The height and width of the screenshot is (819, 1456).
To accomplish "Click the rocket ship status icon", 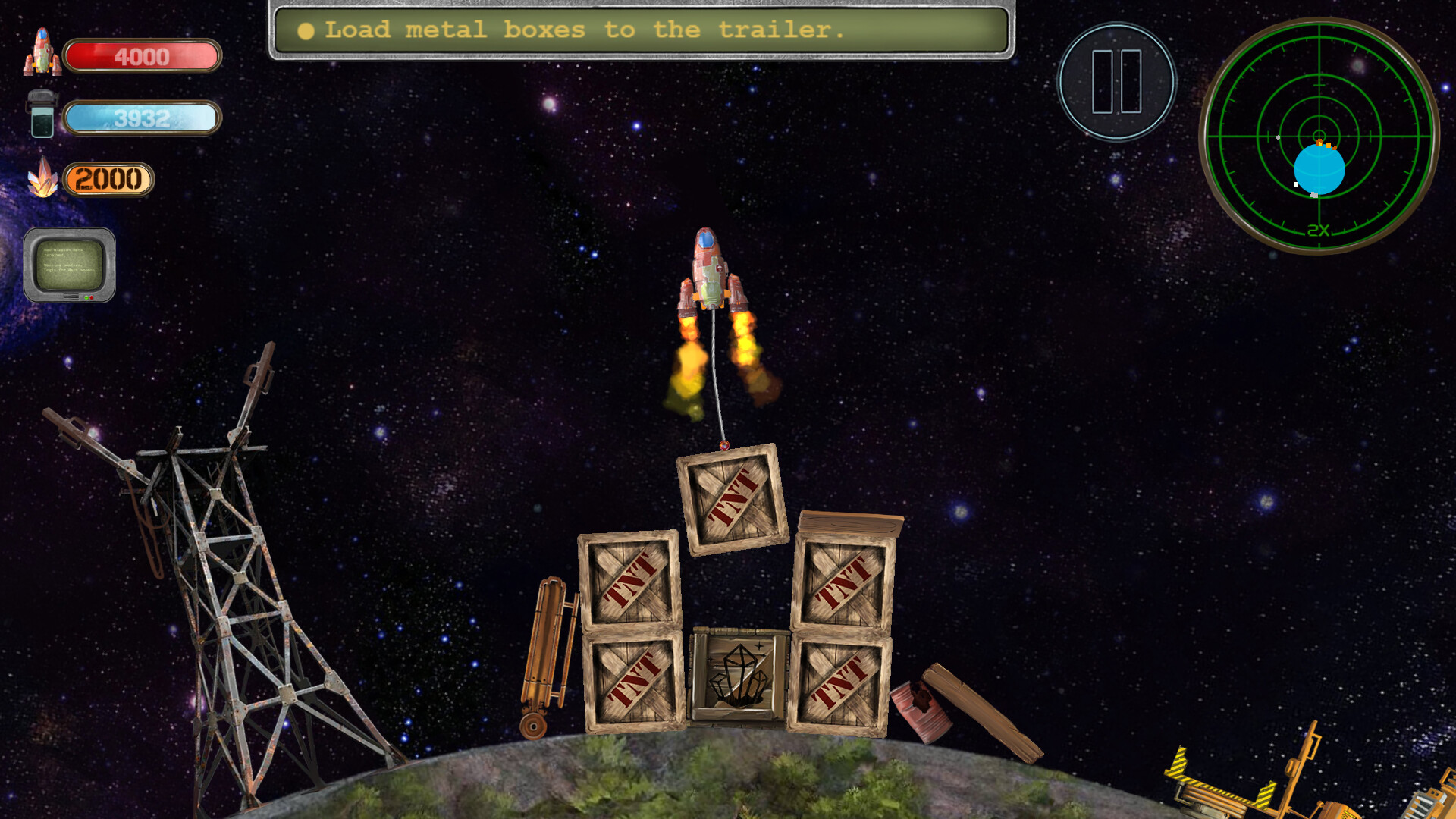I will [42, 55].
